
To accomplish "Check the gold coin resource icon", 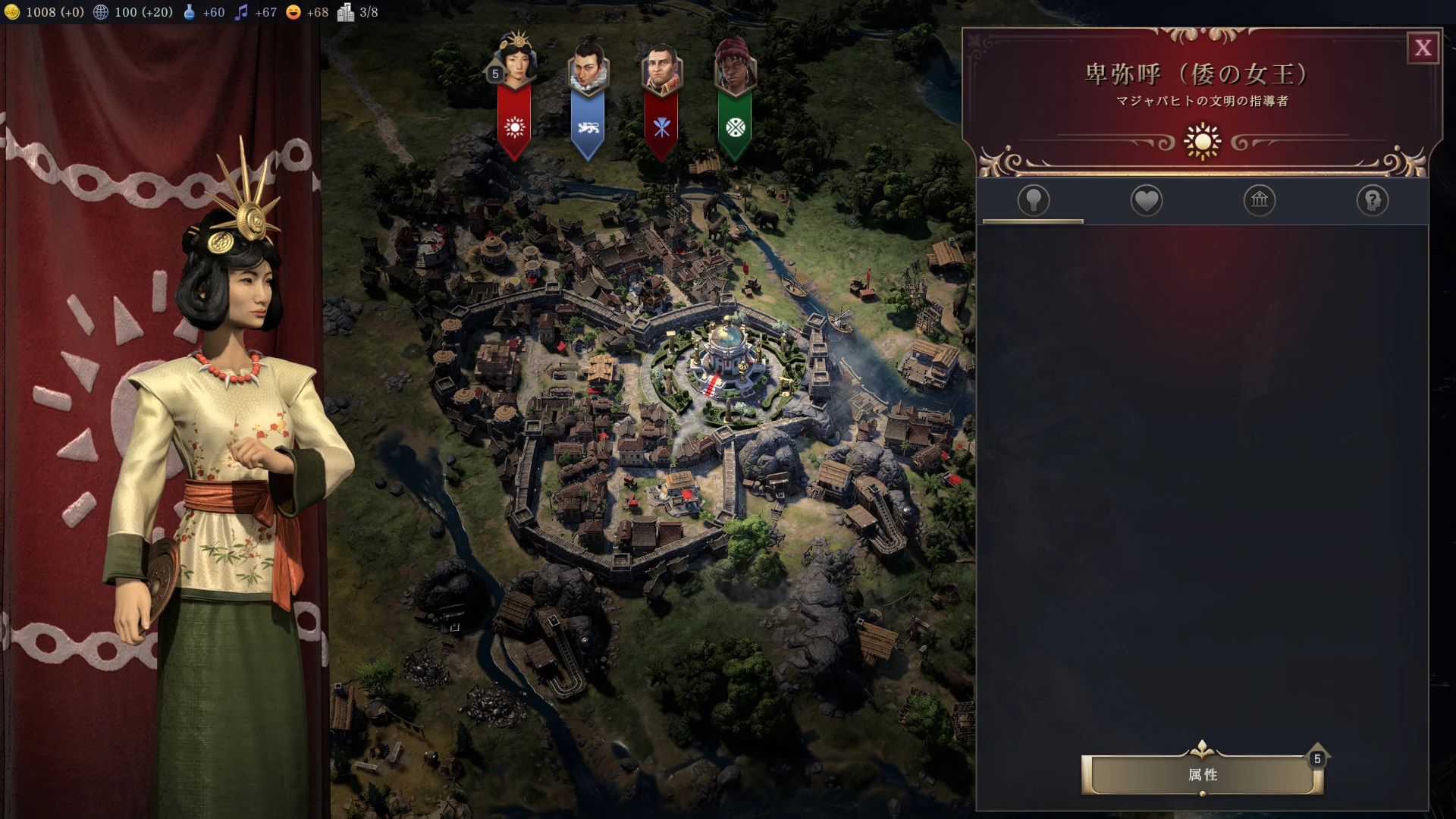I will pos(12,12).
